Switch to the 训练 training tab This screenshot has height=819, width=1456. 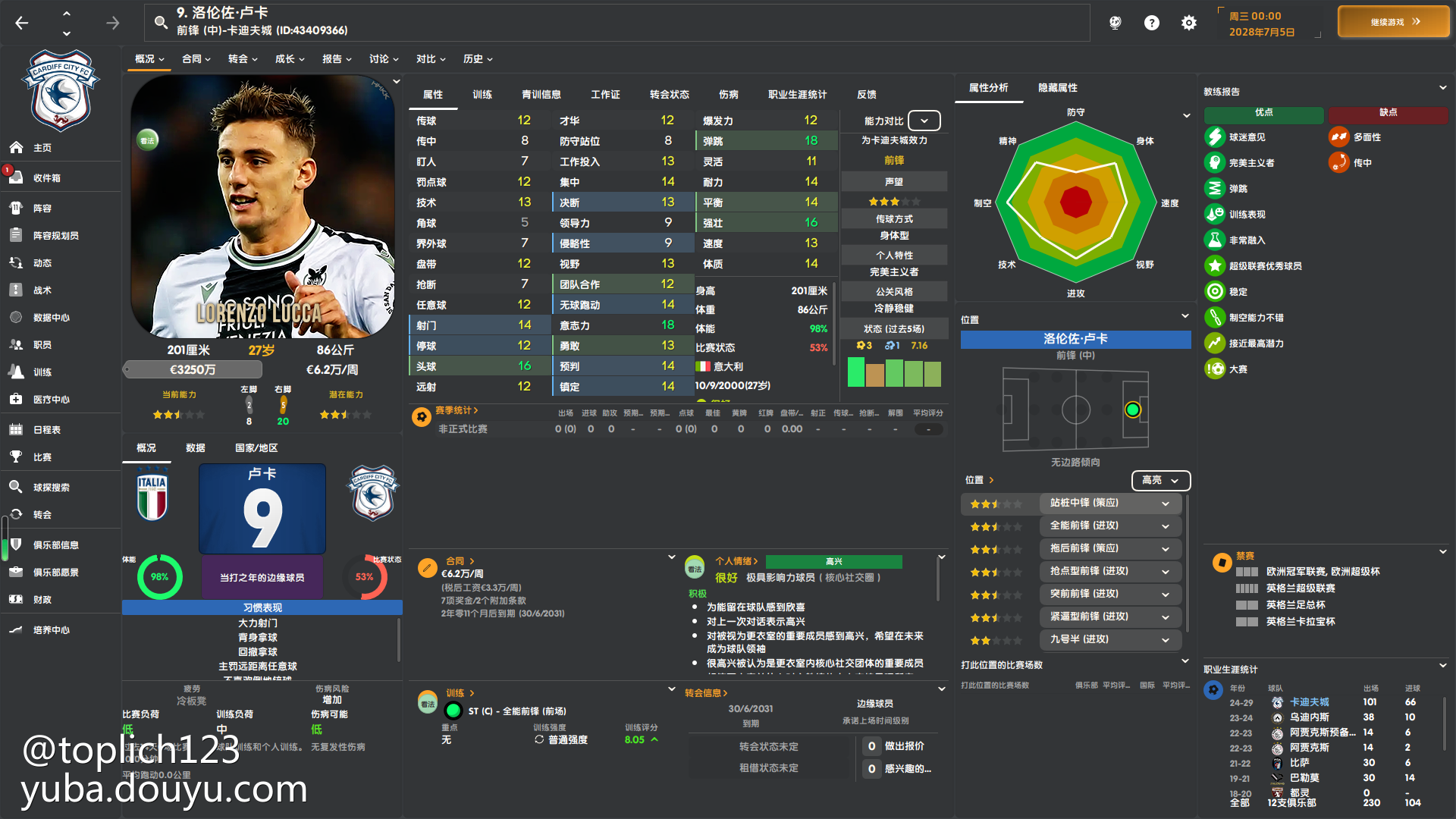[482, 95]
